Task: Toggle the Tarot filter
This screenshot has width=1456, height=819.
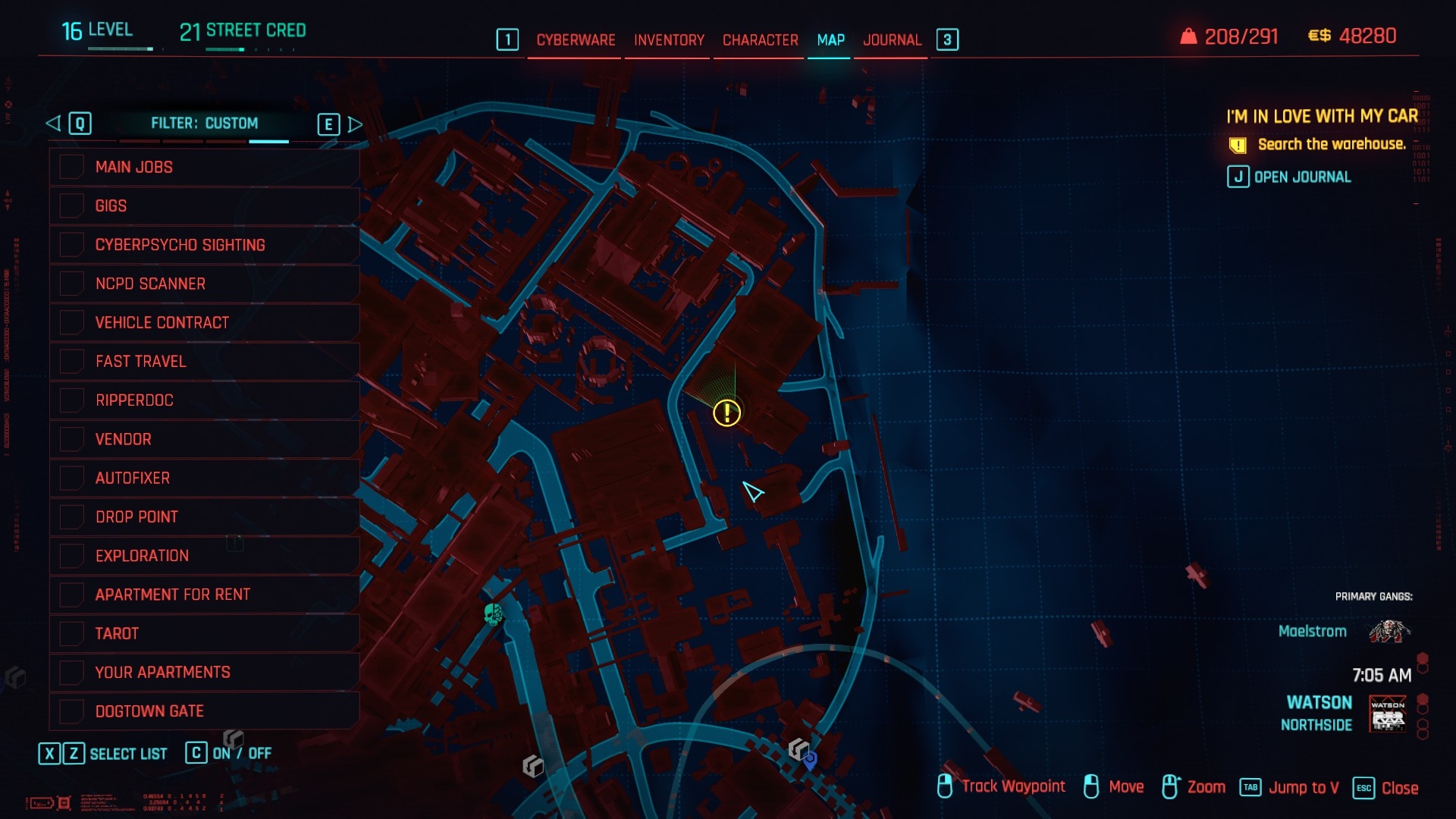Action: pos(72,633)
